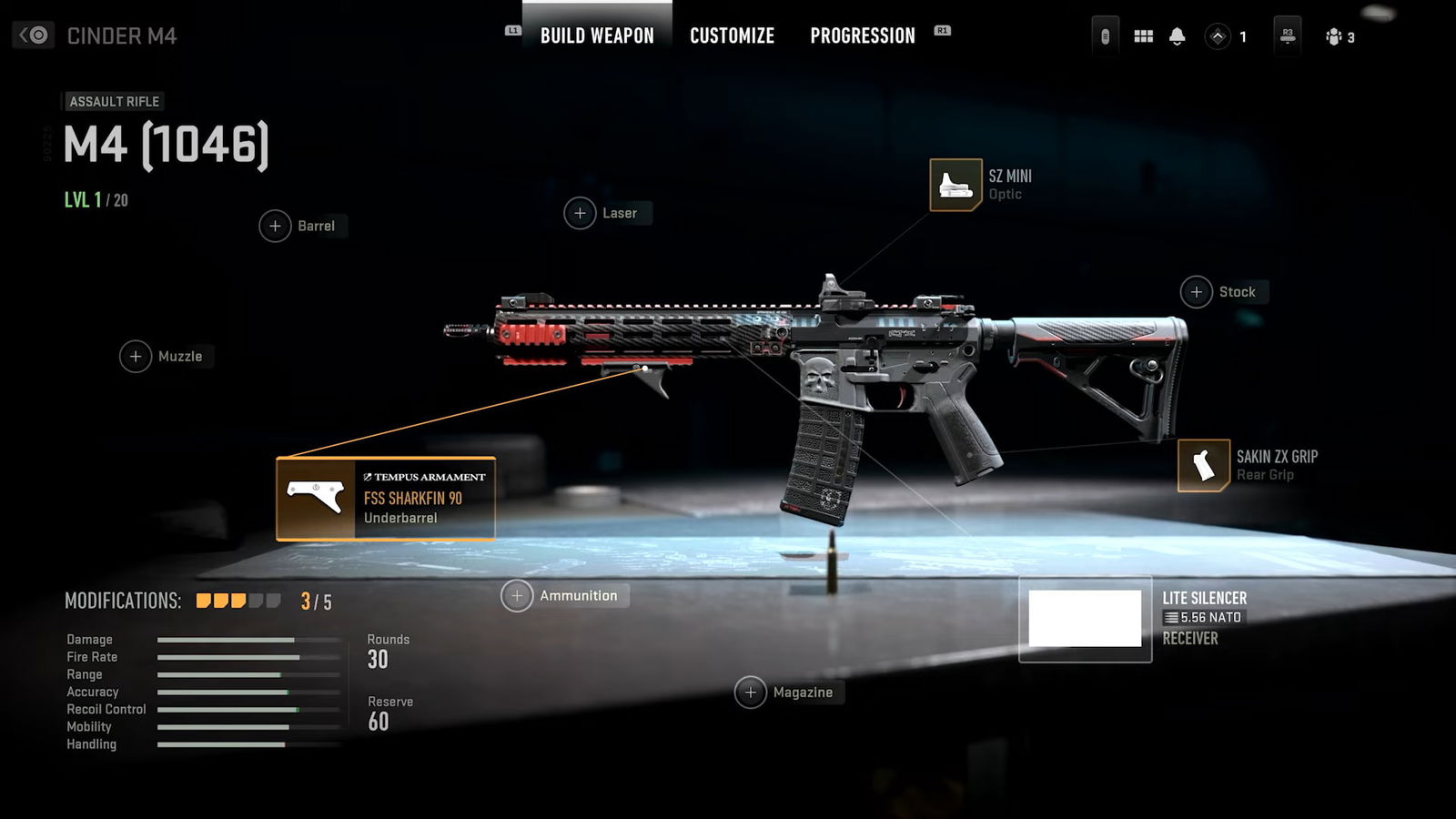Image resolution: width=1456 pixels, height=819 pixels.
Task: Switch to the CUSTOMIZE tab
Action: click(x=732, y=35)
